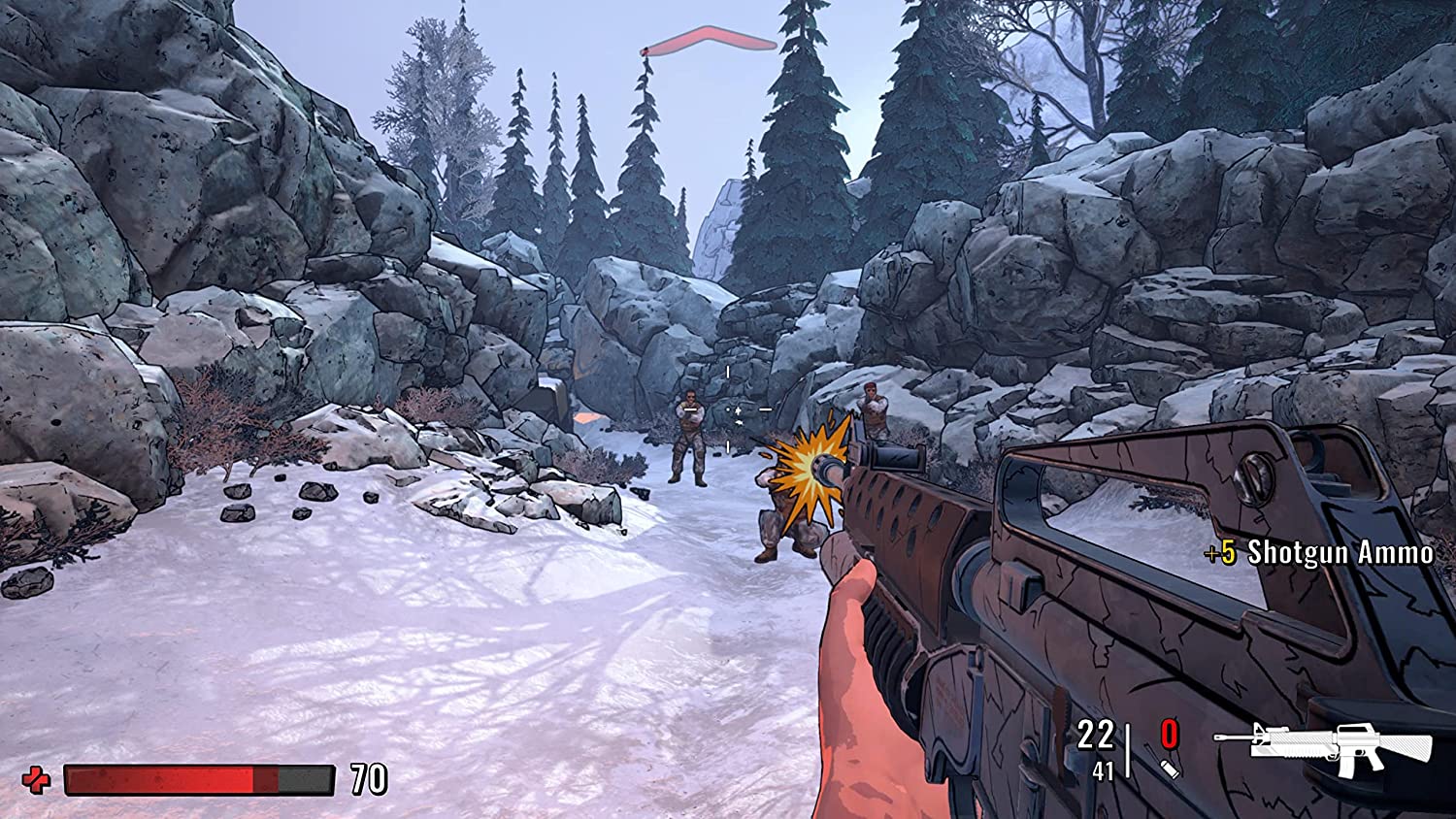Click the red medical cross icon

coord(37,779)
